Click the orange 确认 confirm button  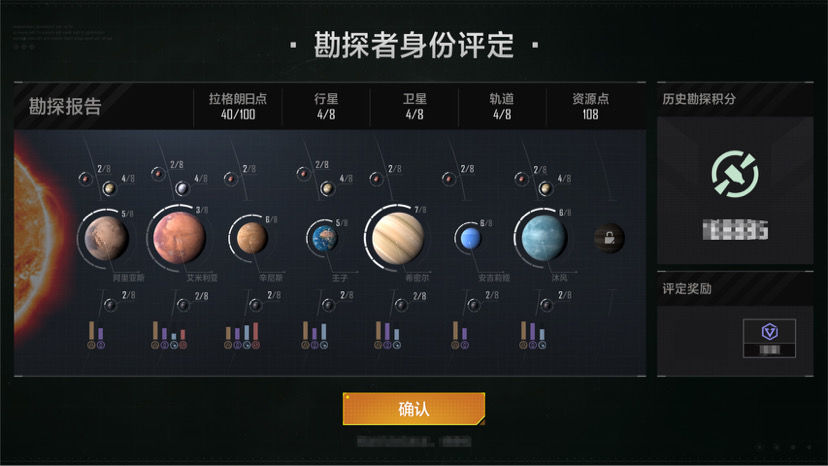(413, 408)
